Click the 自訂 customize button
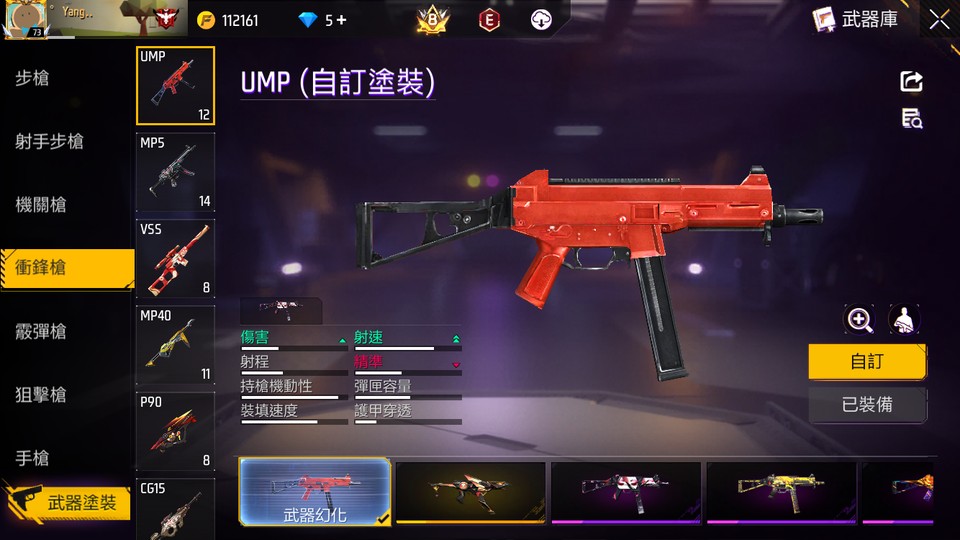This screenshot has height=540, width=960. 867,362
